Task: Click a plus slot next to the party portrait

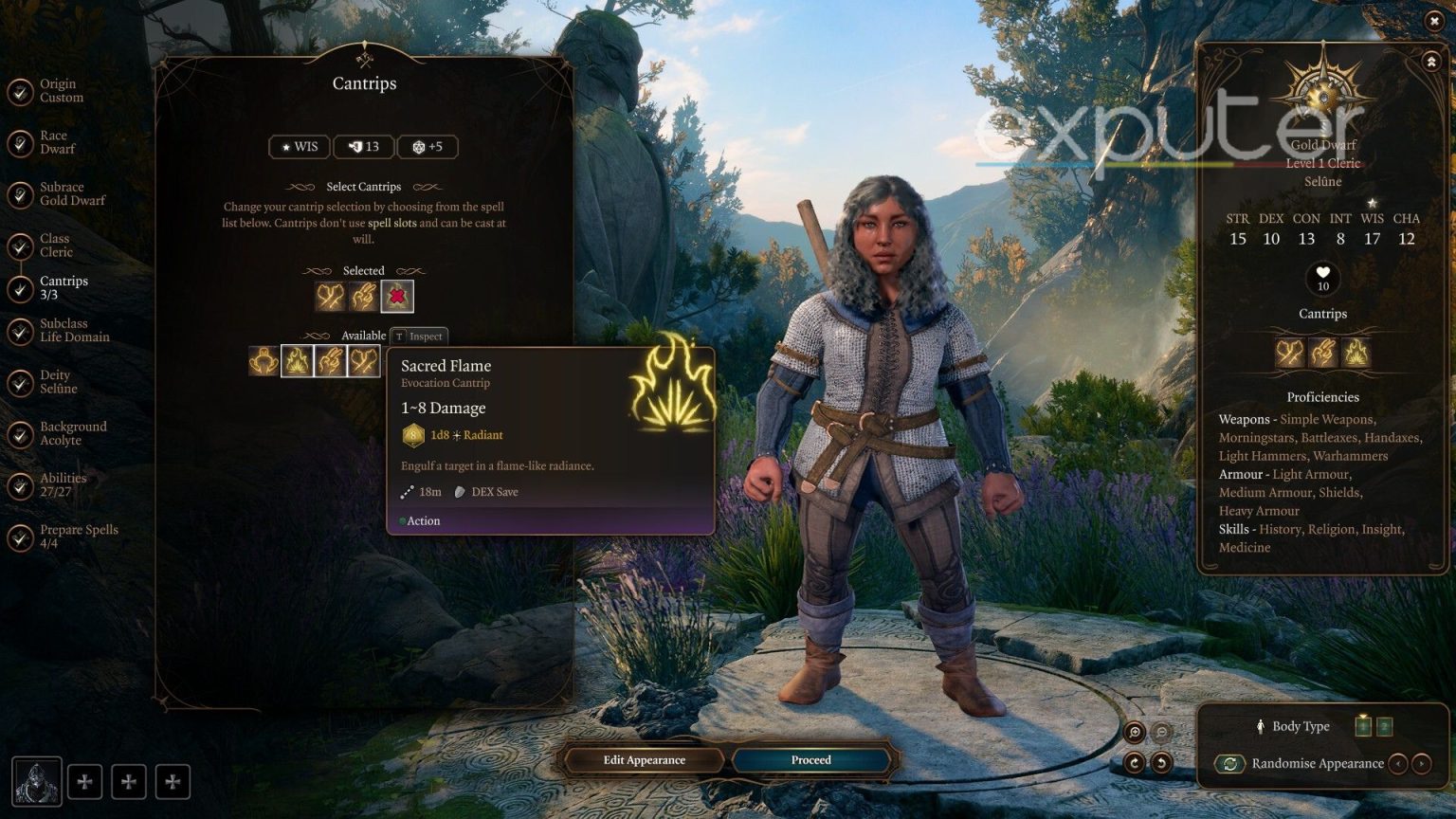Action: tap(85, 781)
